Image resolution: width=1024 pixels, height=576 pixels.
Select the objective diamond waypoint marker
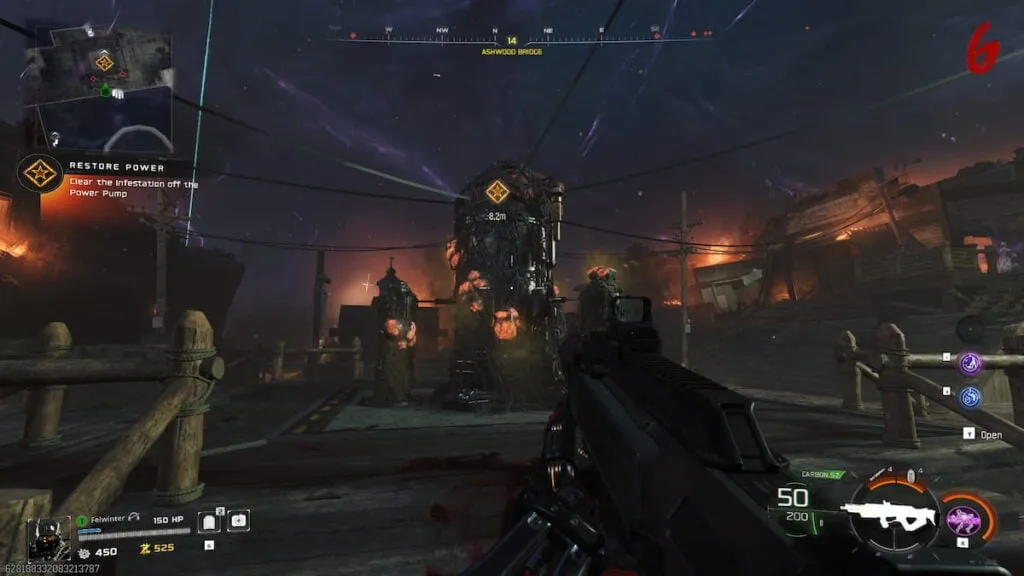pos(497,191)
